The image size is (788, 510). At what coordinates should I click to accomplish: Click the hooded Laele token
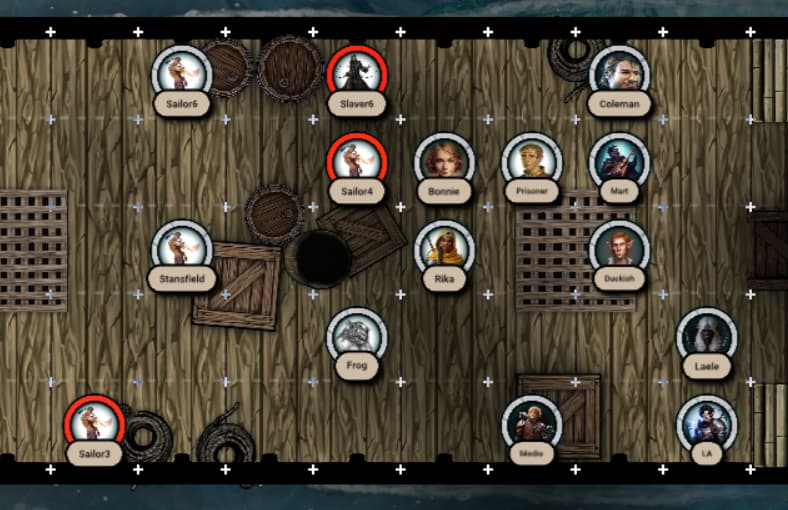(x=706, y=336)
